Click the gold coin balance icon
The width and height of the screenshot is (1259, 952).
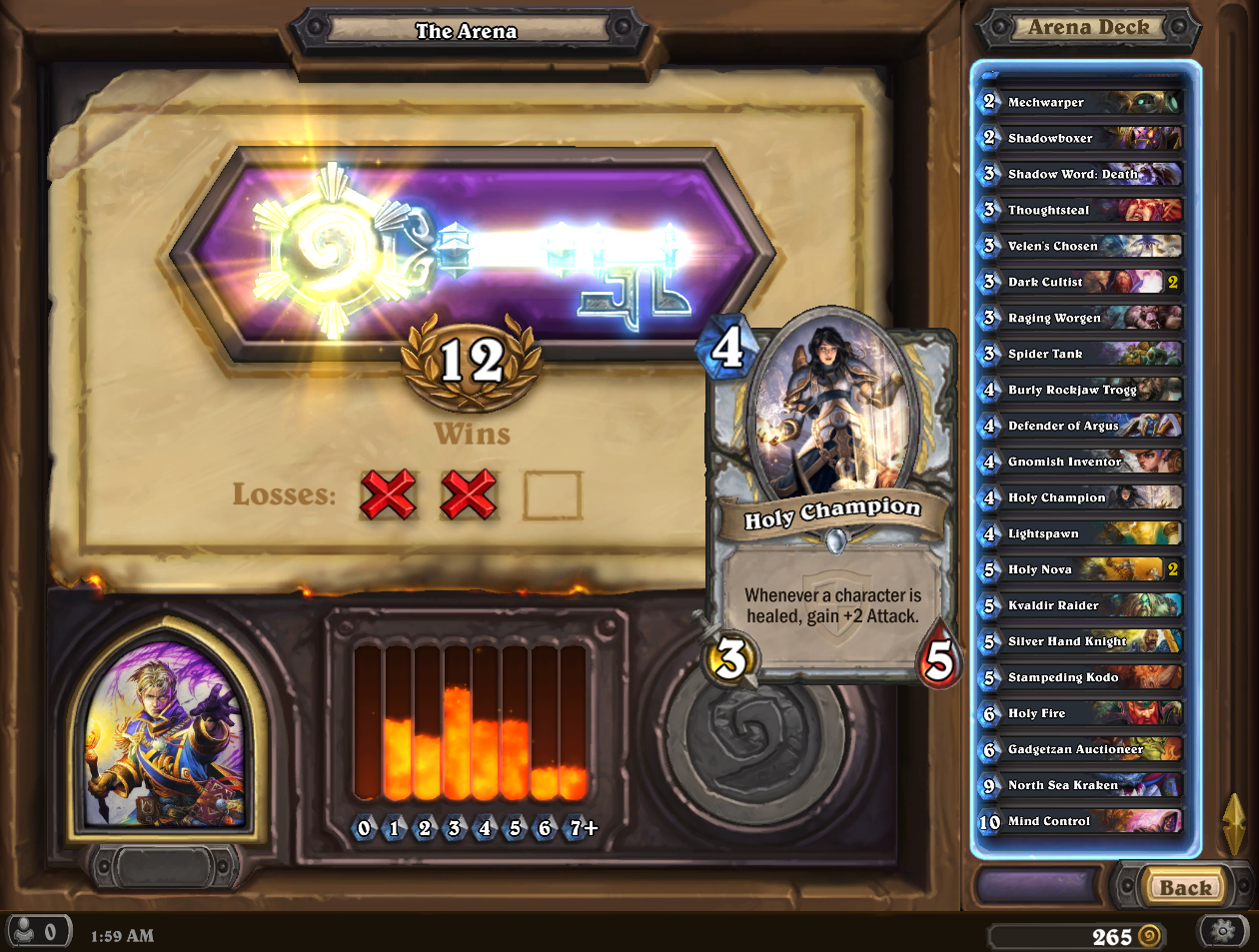pyautogui.click(x=1149, y=936)
